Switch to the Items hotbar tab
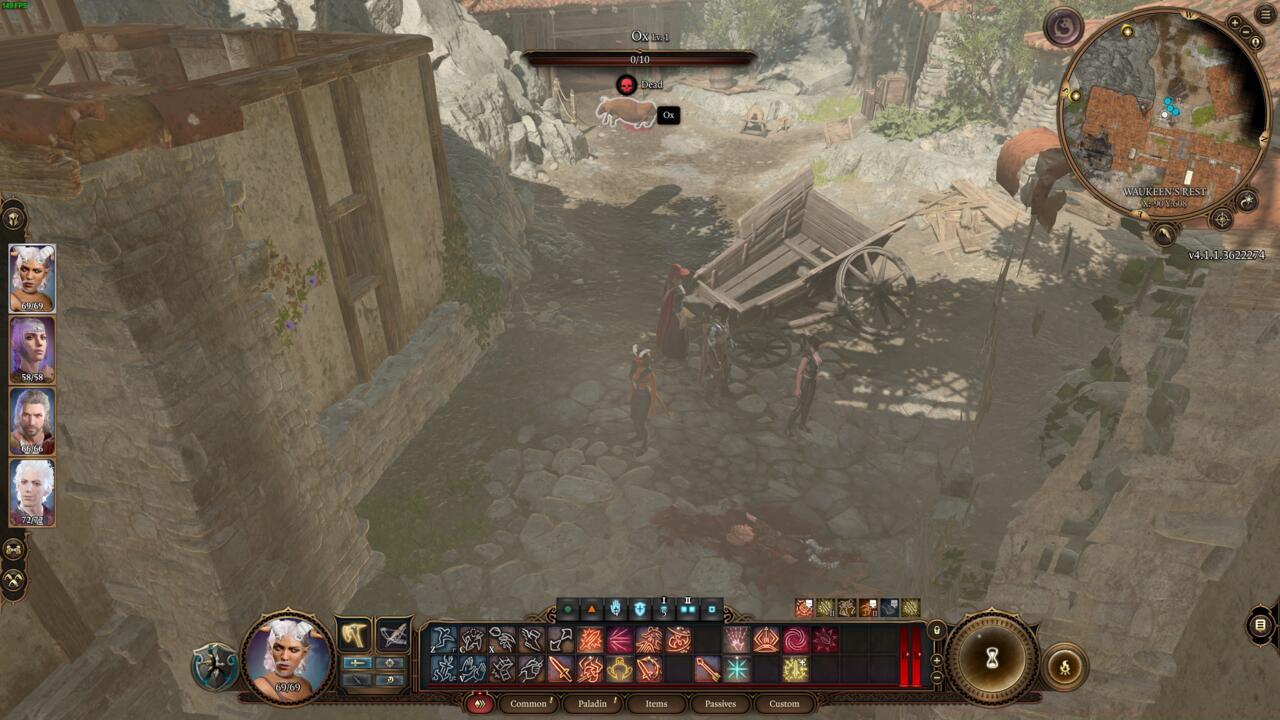The height and width of the screenshot is (720, 1280). point(657,703)
